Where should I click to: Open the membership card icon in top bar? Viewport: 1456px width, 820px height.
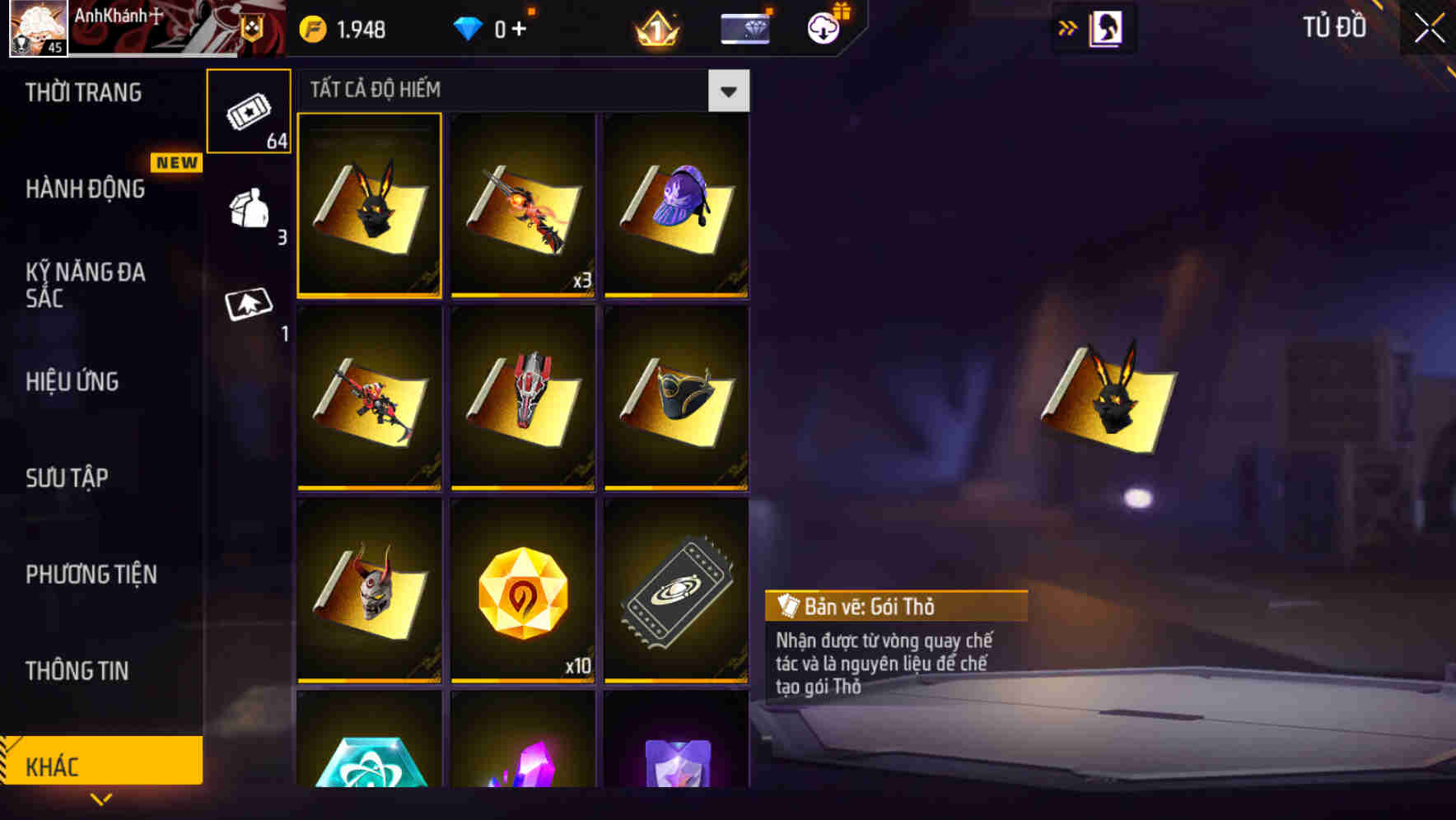click(744, 27)
